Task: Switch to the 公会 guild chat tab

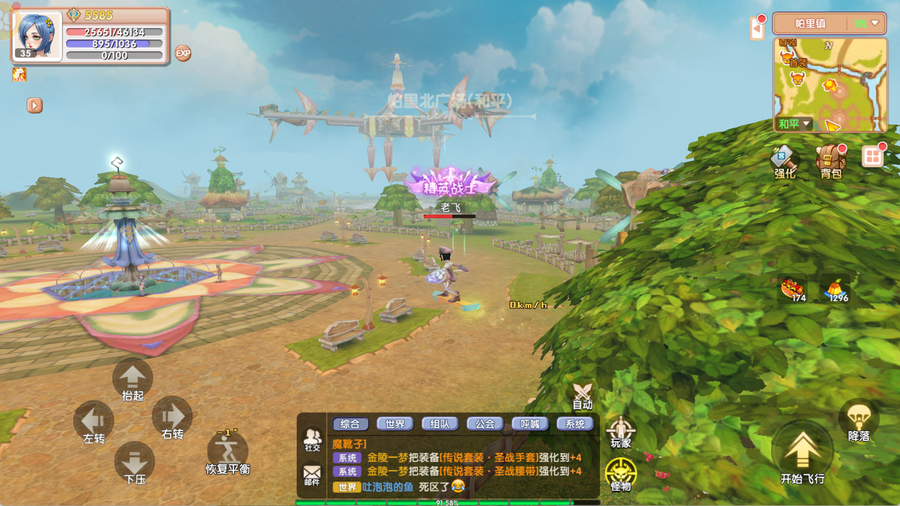Action: (x=485, y=423)
